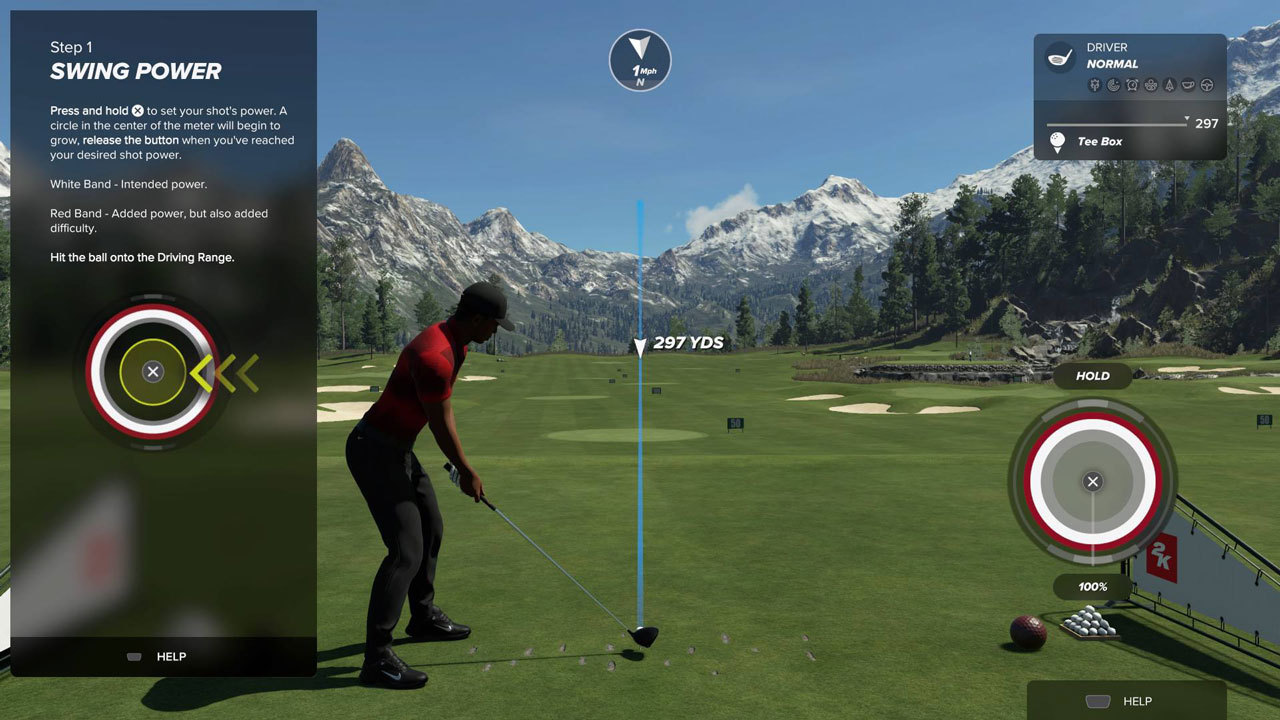The image size is (1280, 720).
Task: Choose the steering wheel icon in club panel
Action: (1207, 85)
